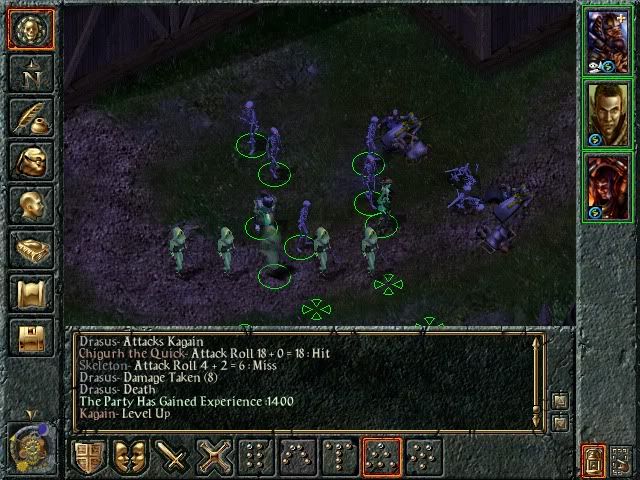
Task: Toggle the lantern party AI button
Action: tap(594, 459)
